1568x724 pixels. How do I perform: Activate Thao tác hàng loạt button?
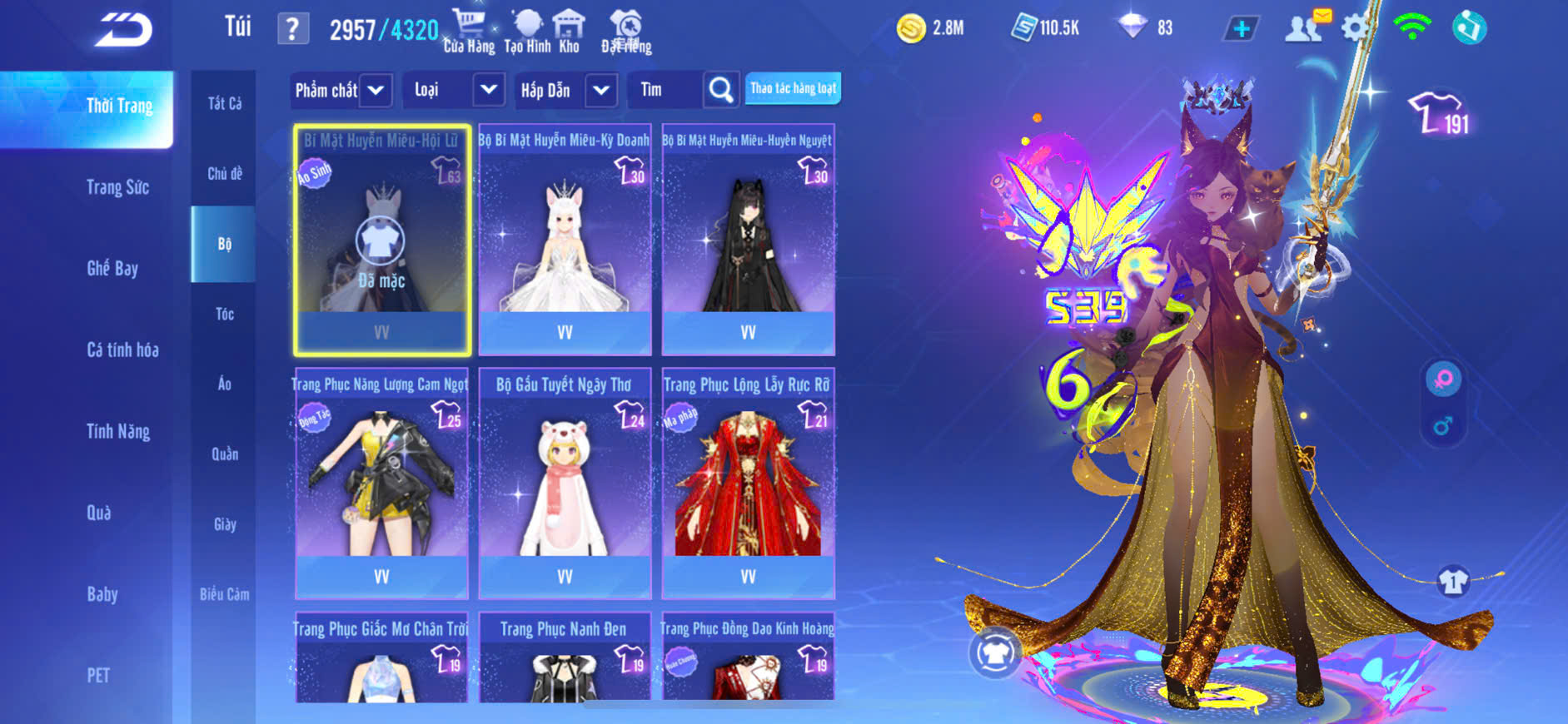coord(793,88)
